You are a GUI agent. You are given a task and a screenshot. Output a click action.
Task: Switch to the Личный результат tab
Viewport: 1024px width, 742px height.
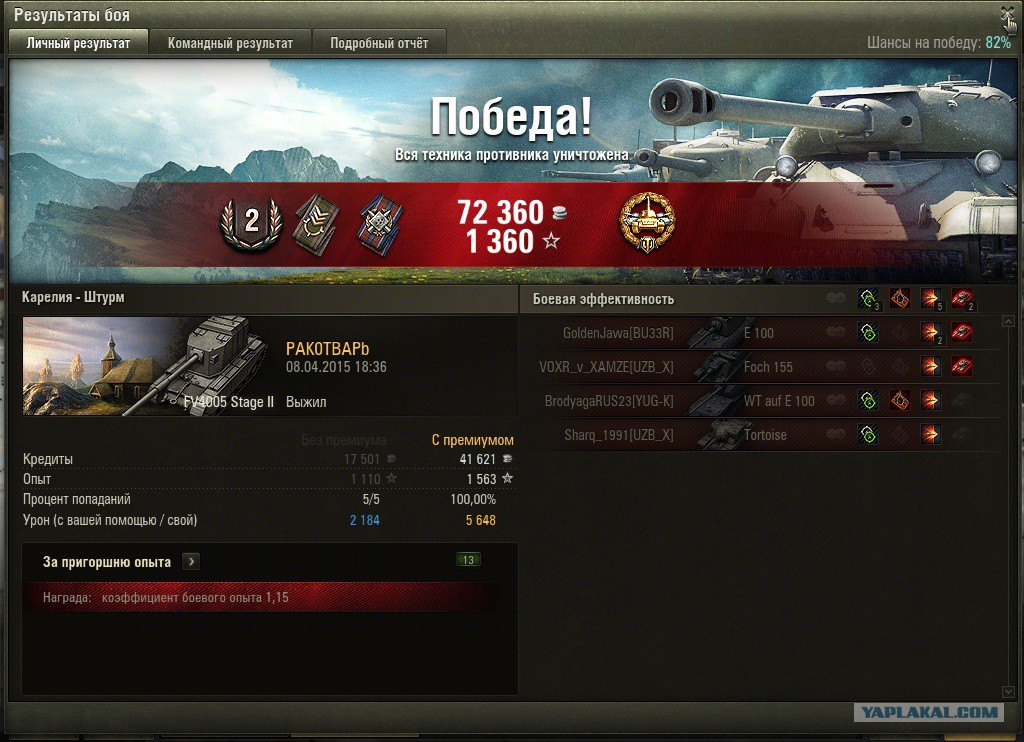(79, 43)
